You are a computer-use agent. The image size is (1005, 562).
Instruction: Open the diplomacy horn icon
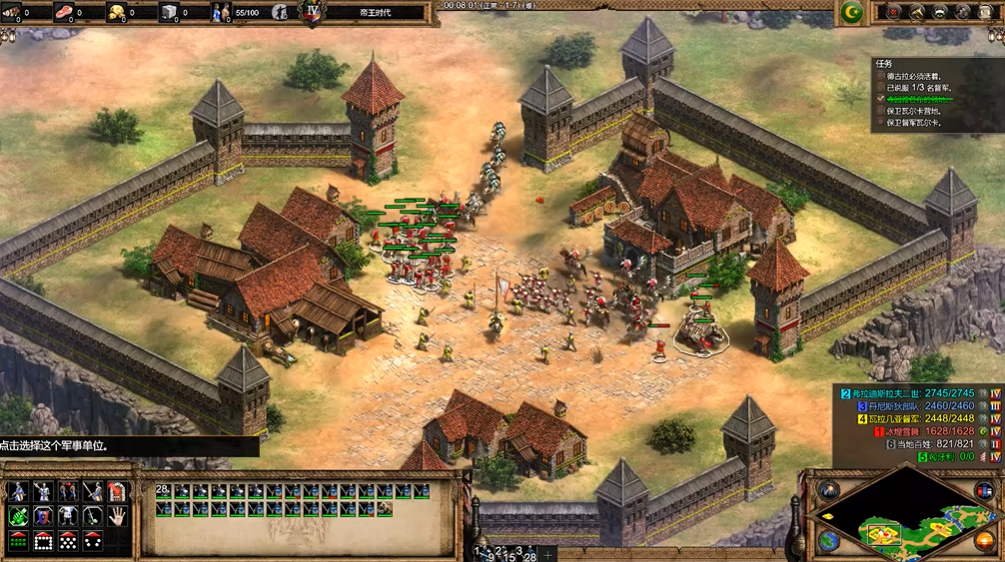916,12
